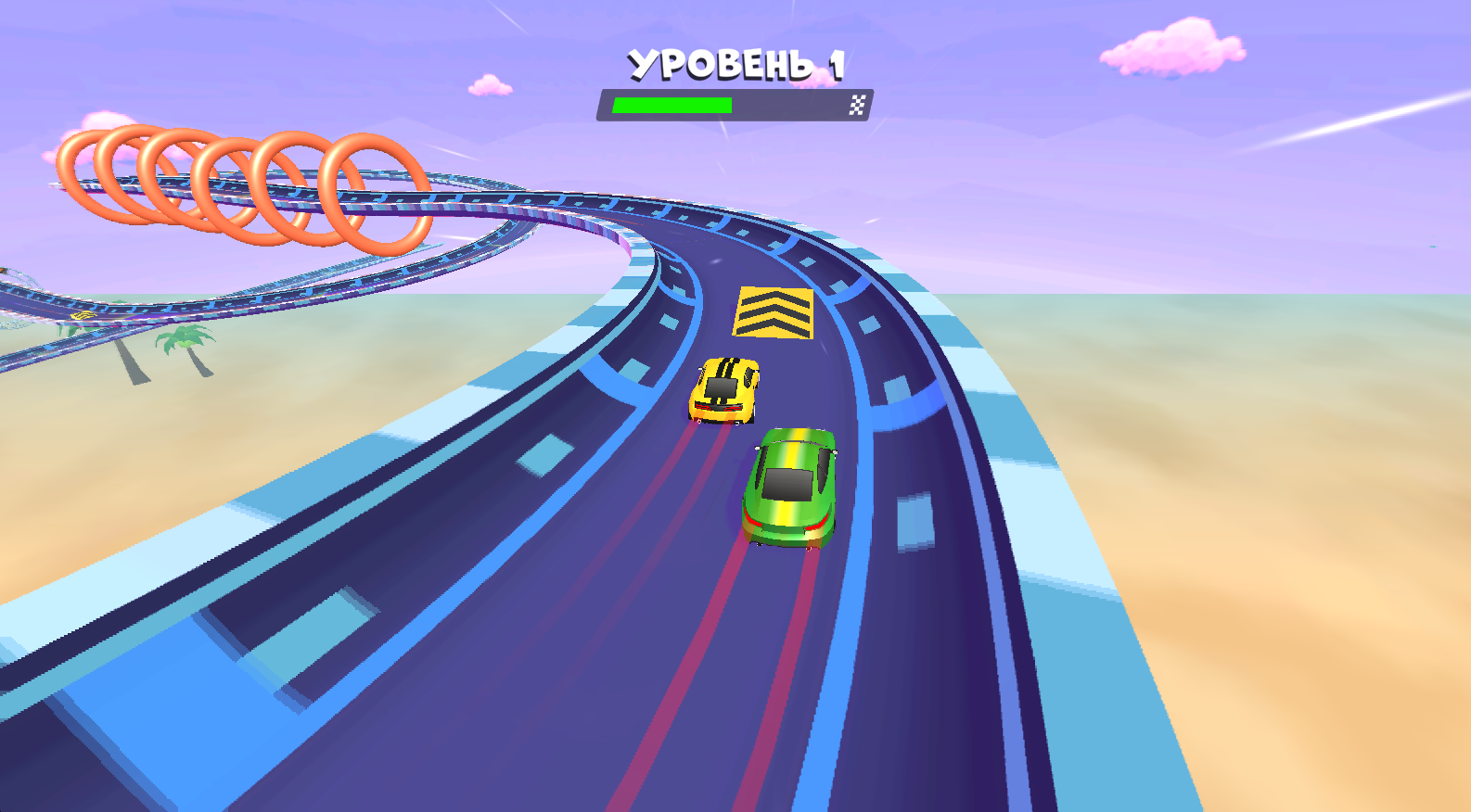
Task: Tap the yellow speed boost chevron pad
Action: click(773, 311)
